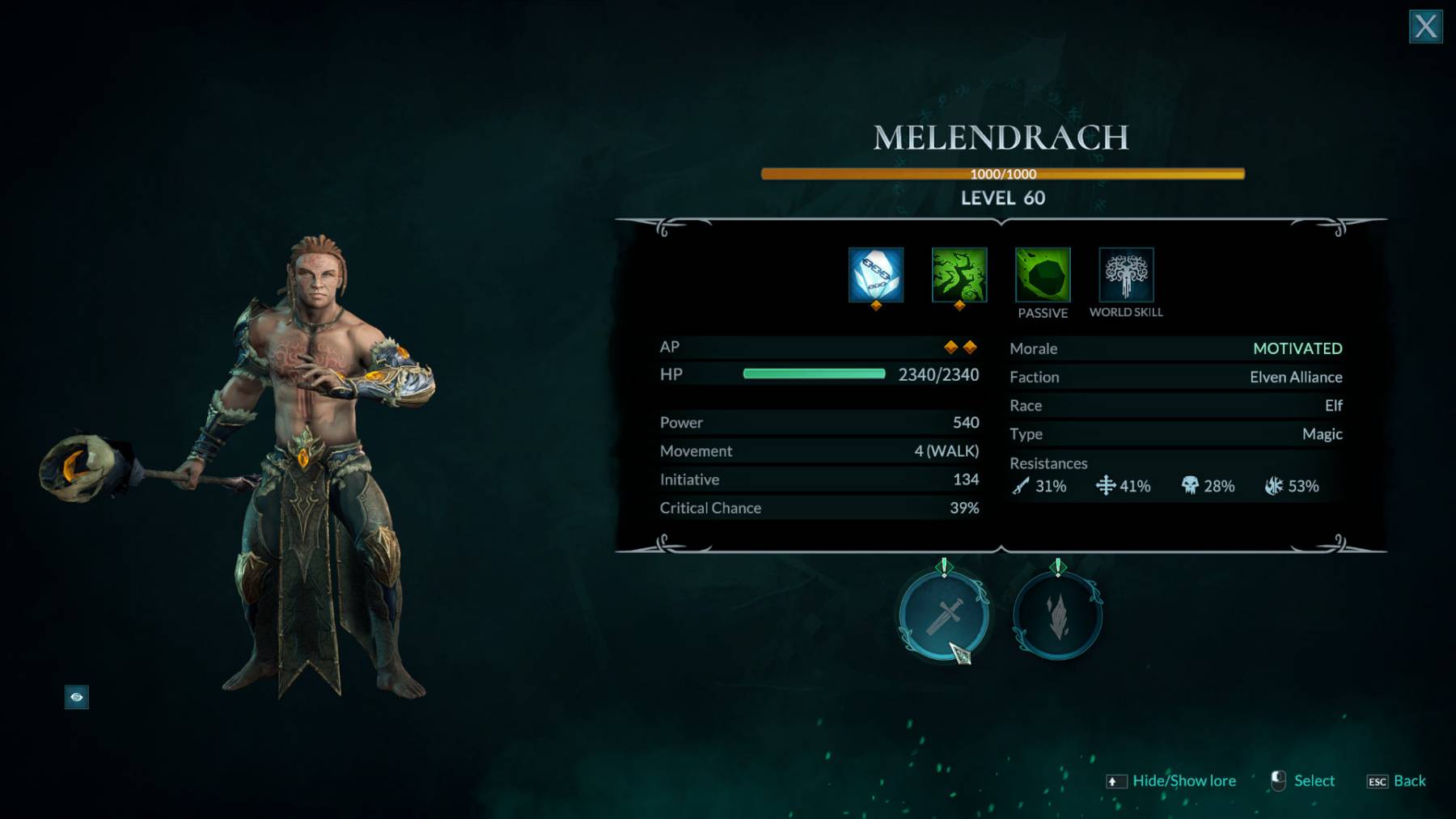Close the character panel with the X button
This screenshot has width=1456, height=819.
tap(1425, 27)
